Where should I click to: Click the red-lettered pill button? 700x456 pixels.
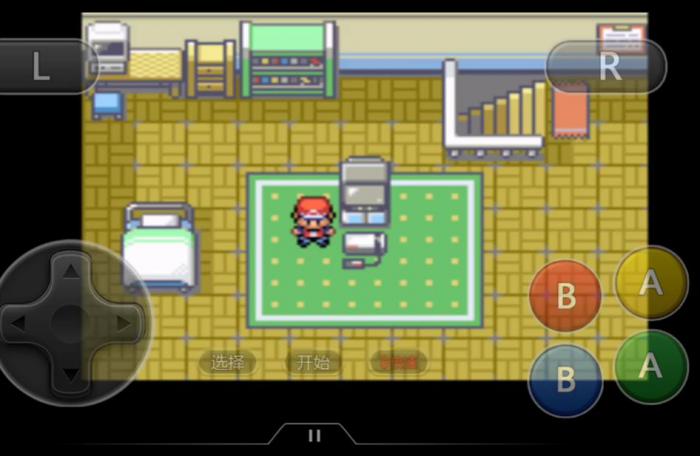[398, 362]
